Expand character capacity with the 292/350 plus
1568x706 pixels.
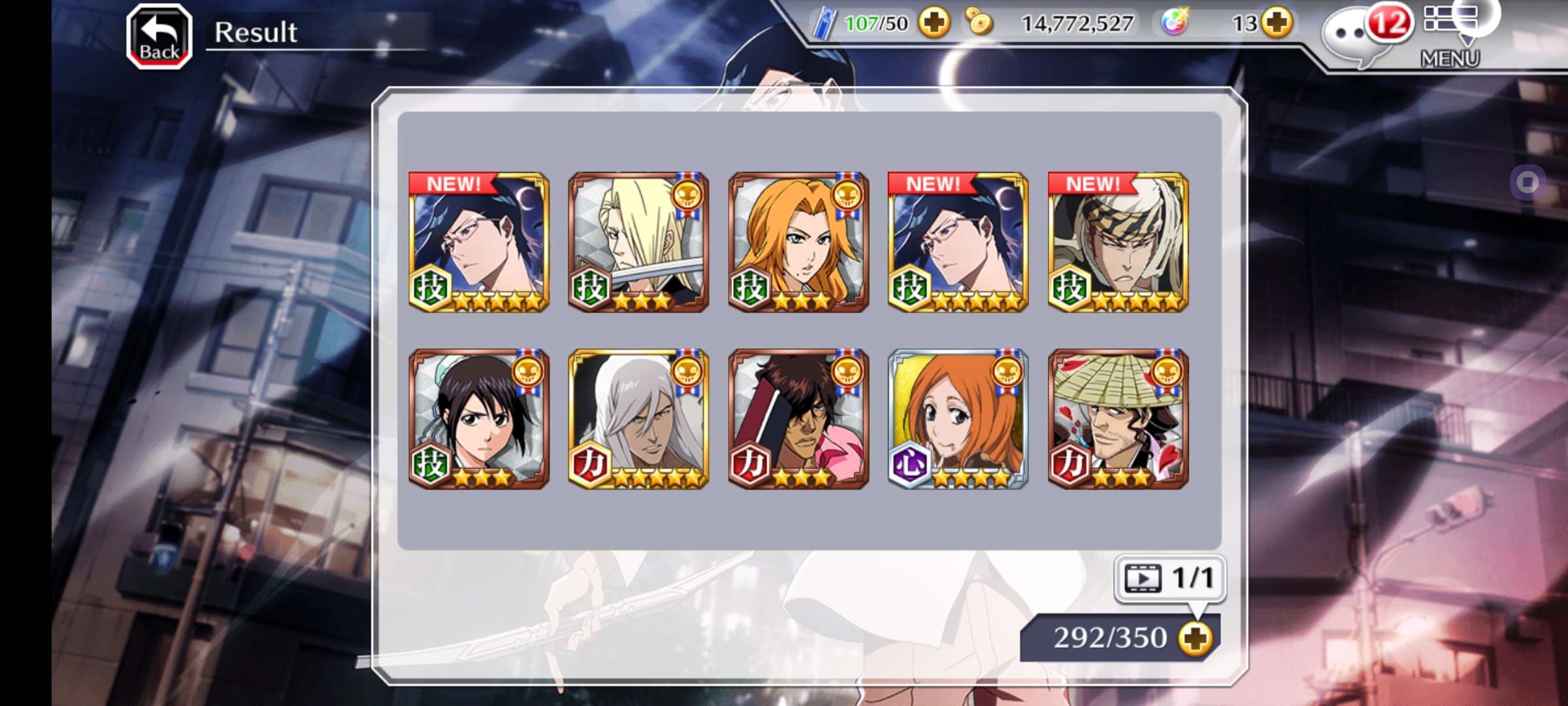coord(1196,638)
